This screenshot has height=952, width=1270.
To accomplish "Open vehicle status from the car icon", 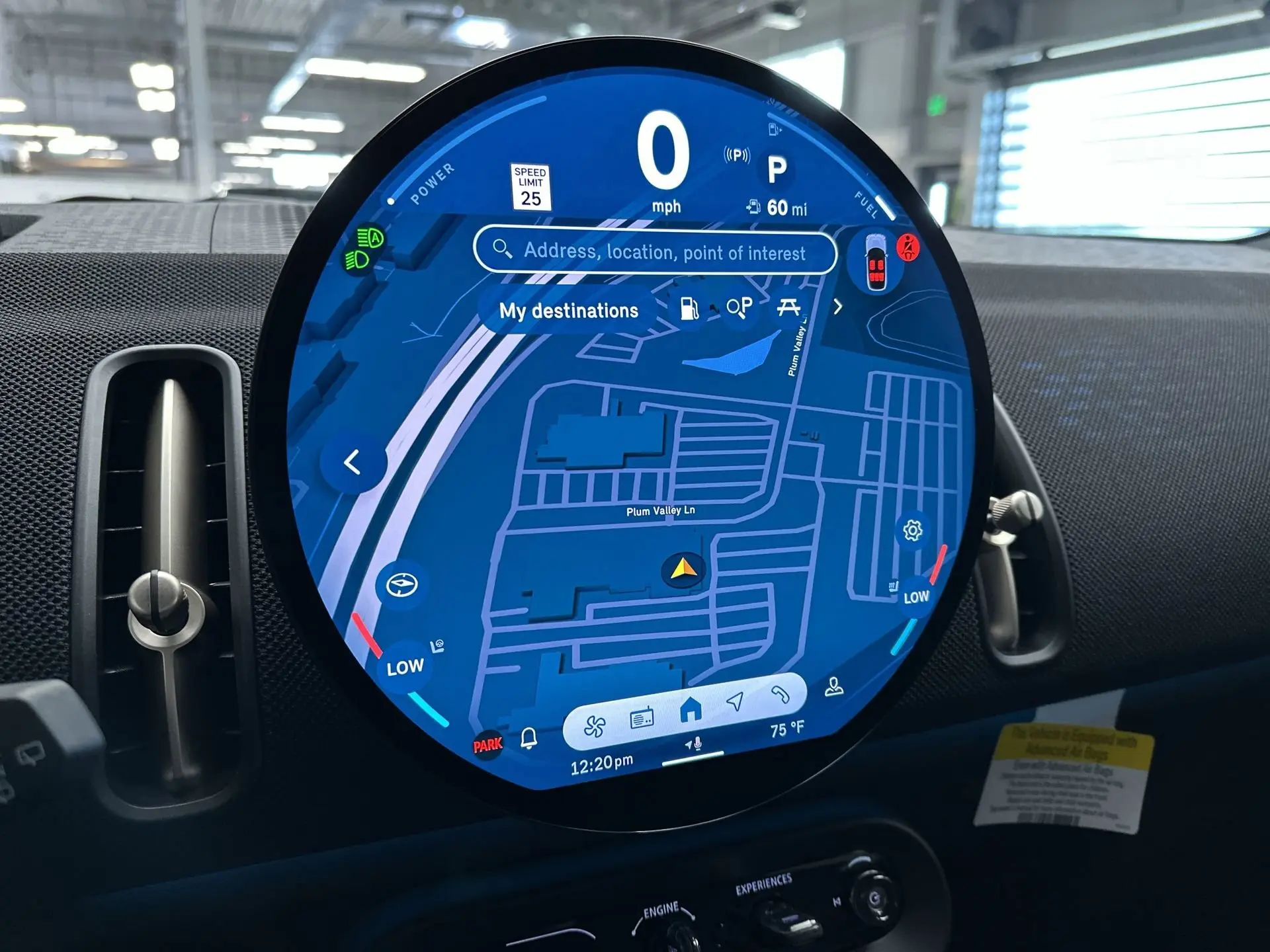I will point(876,262).
